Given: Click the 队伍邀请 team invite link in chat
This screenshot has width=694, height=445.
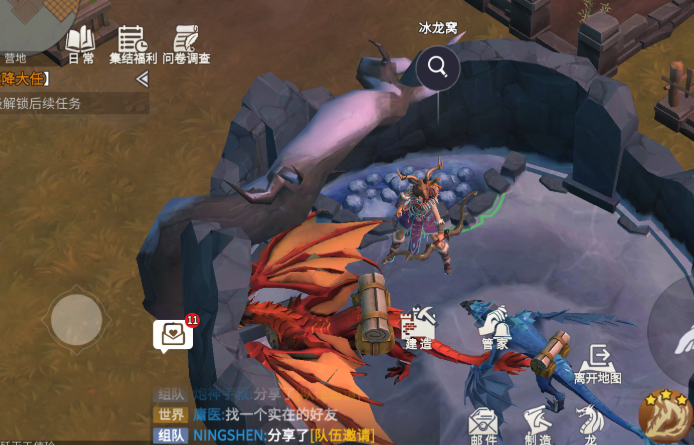Looking at the screenshot, I should pyautogui.click(x=341, y=435).
